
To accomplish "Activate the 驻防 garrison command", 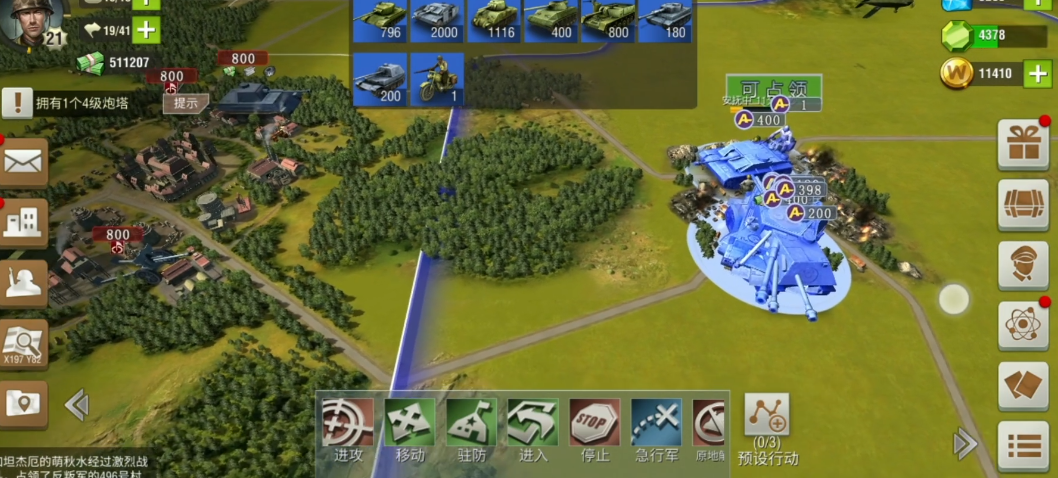I will pos(471,428).
